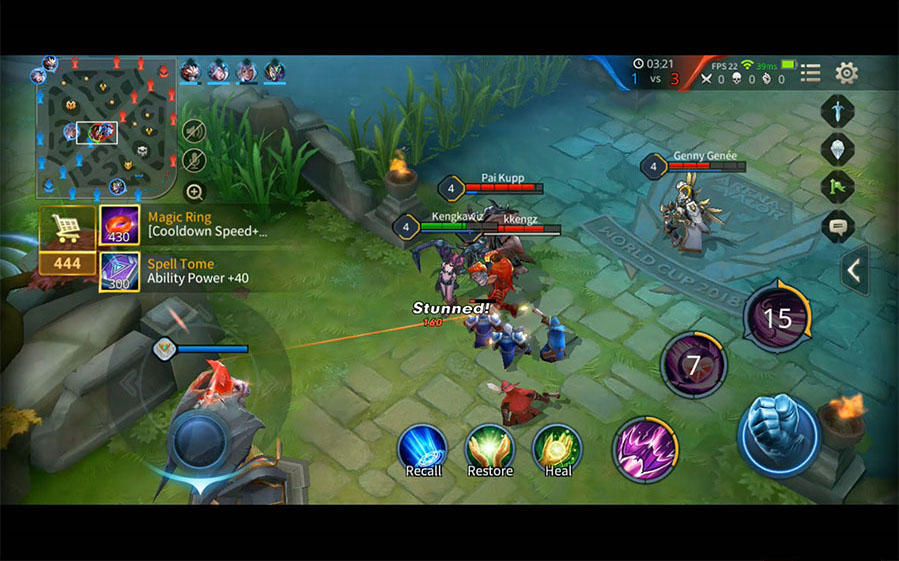Viewport: 899px width, 561px height.
Task: Buy the suggested Magic Ring item
Action: [x=119, y=225]
